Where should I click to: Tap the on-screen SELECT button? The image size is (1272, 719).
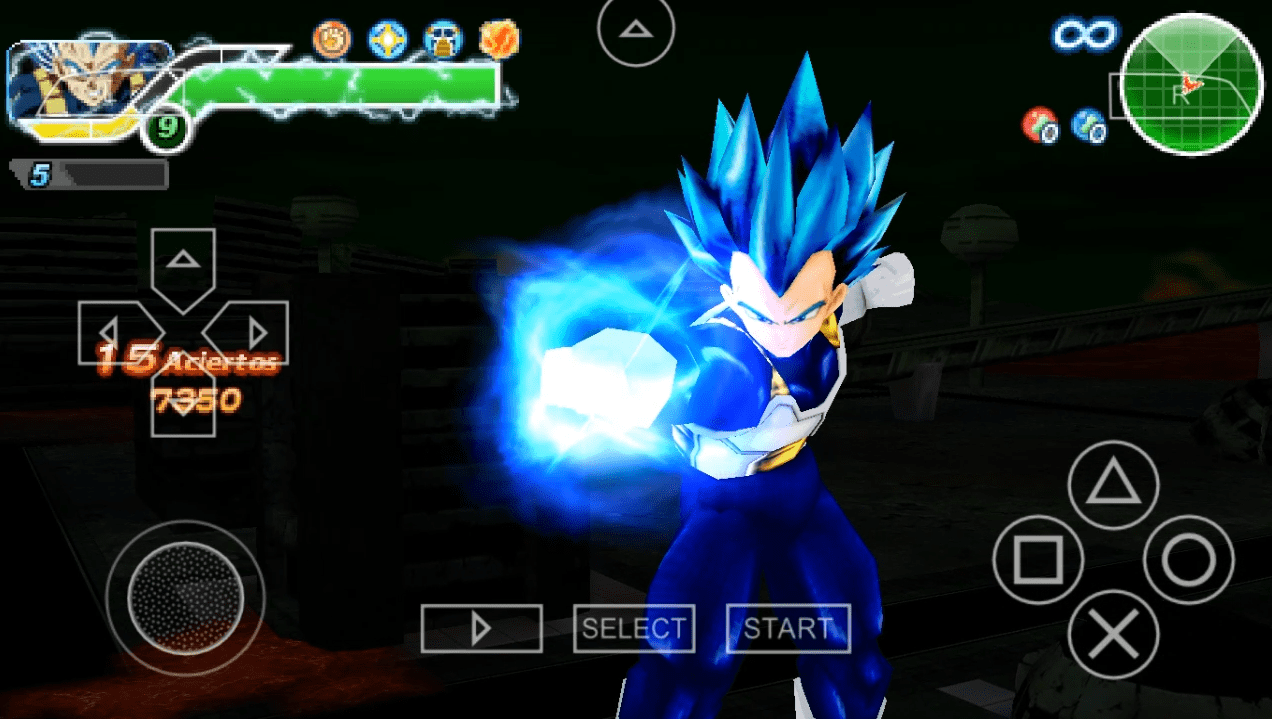pos(634,628)
